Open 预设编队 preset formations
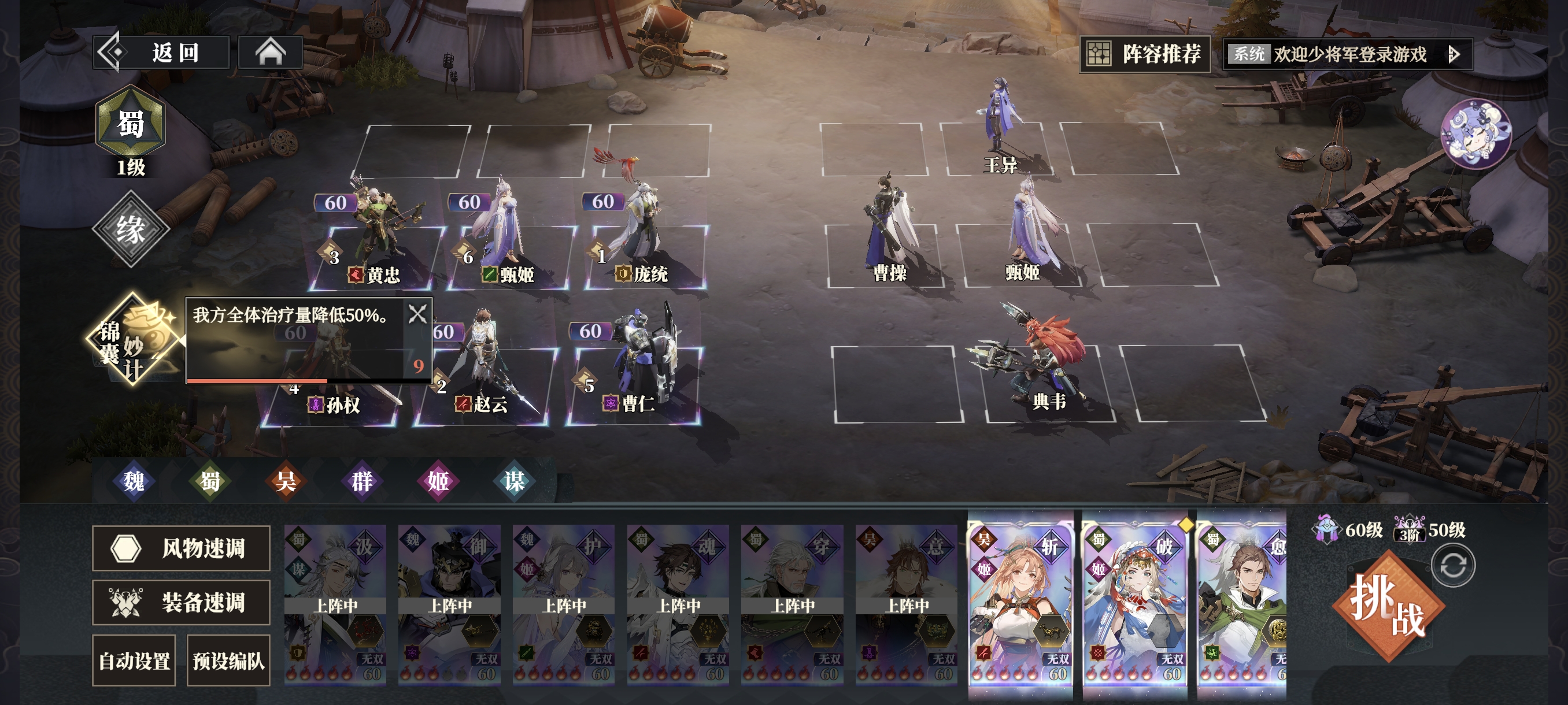 pos(228,661)
